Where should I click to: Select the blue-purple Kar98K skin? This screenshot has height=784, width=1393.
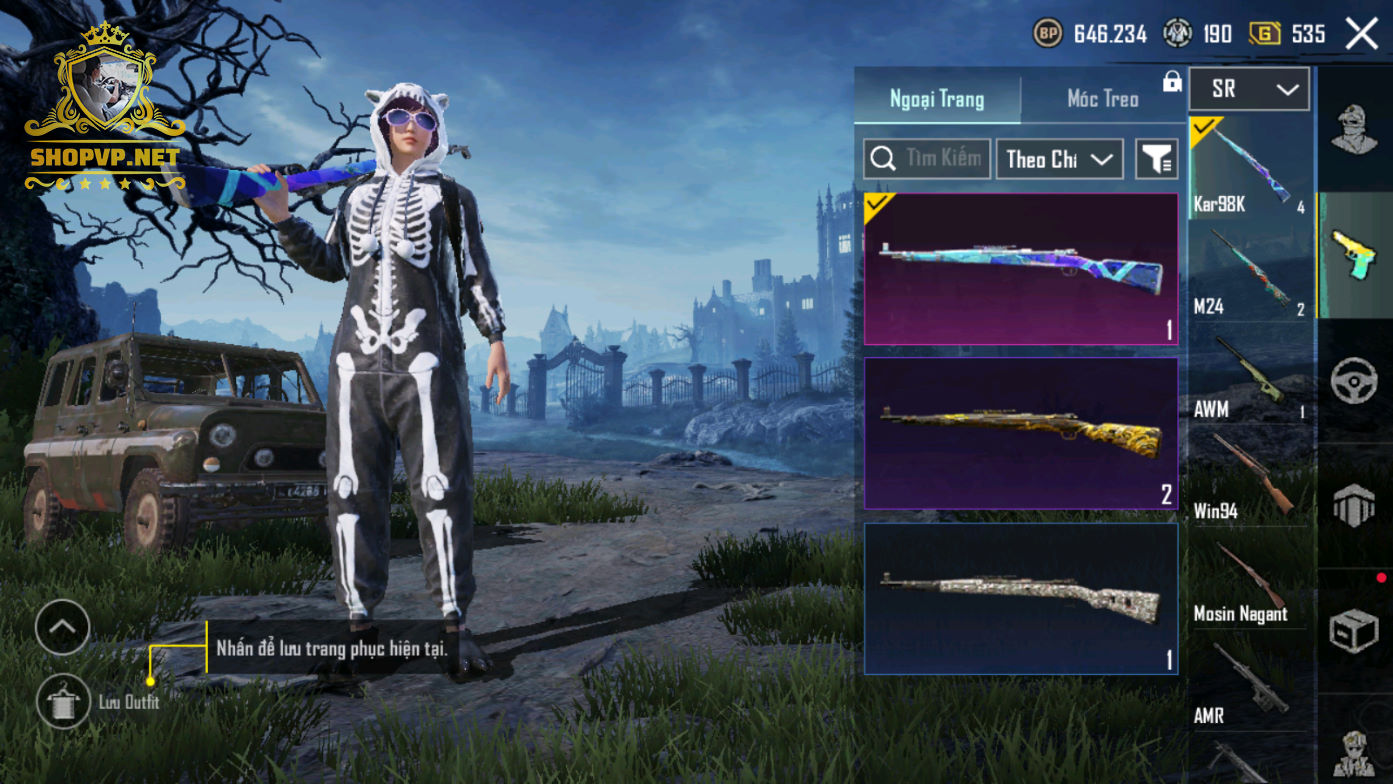click(x=1021, y=269)
